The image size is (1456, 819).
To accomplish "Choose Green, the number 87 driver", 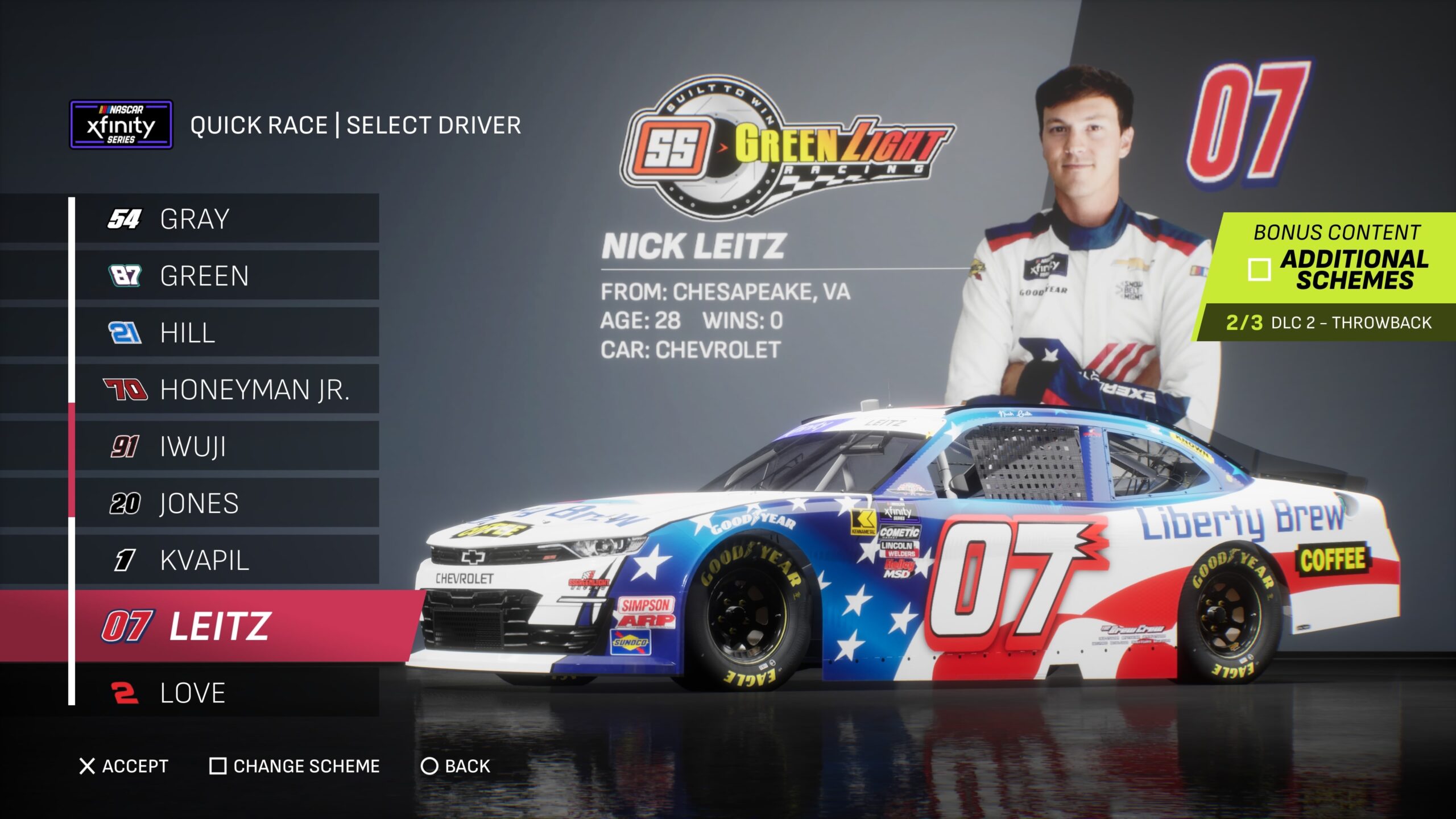I will point(226,276).
